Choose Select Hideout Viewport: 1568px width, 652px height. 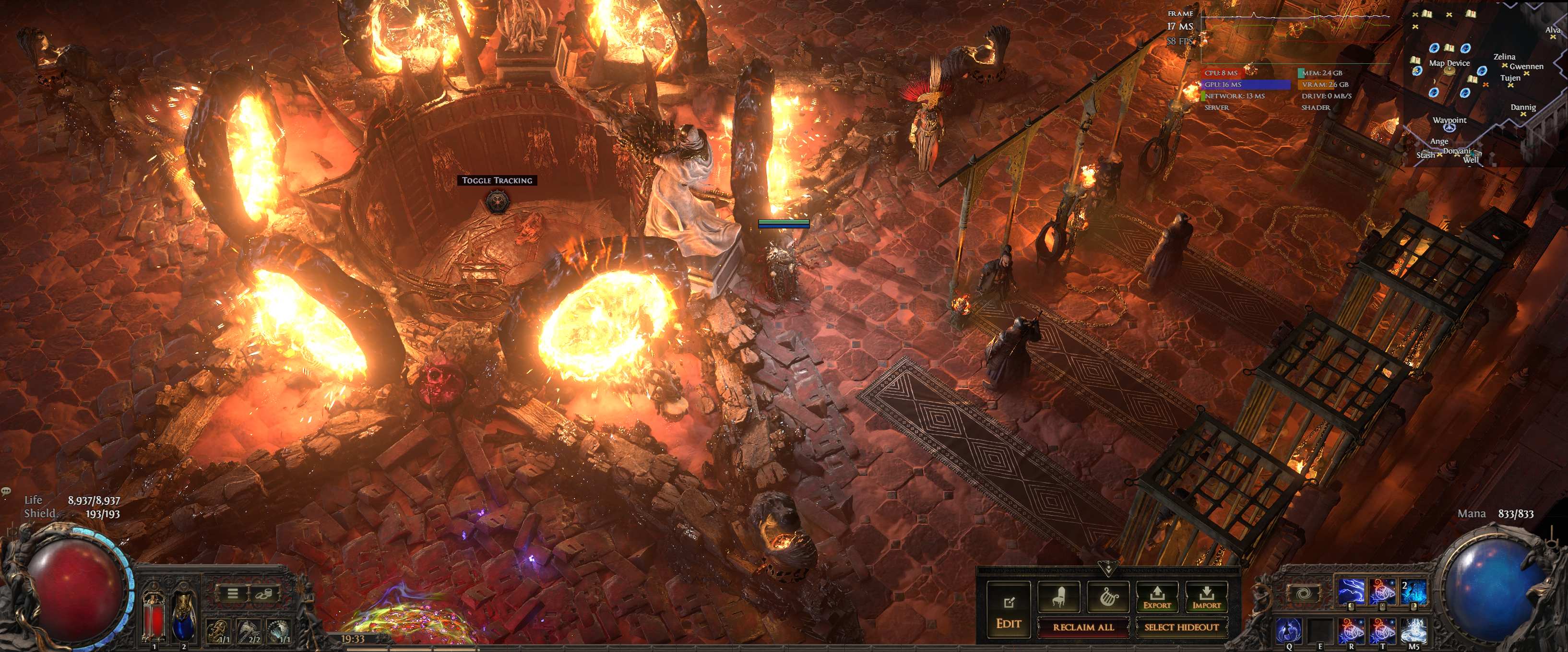coord(1181,627)
